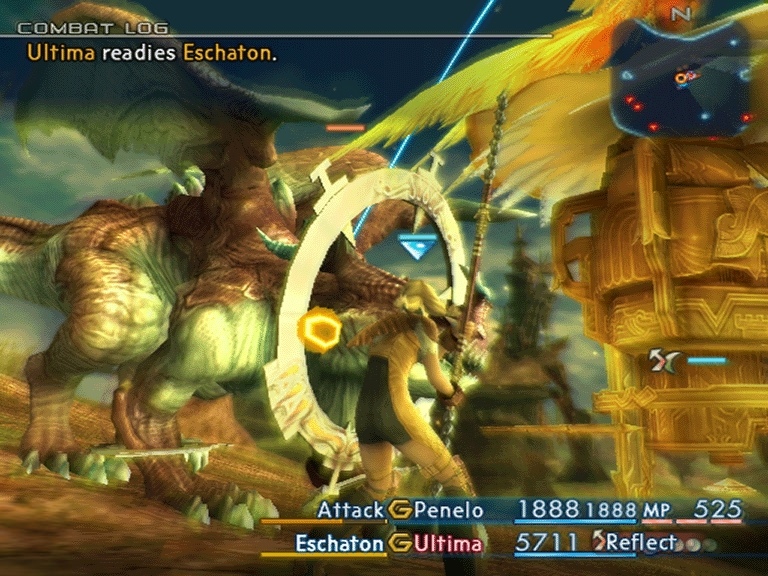768x576 pixels.
Task: Click the Combat Log header
Action: [x=93, y=28]
